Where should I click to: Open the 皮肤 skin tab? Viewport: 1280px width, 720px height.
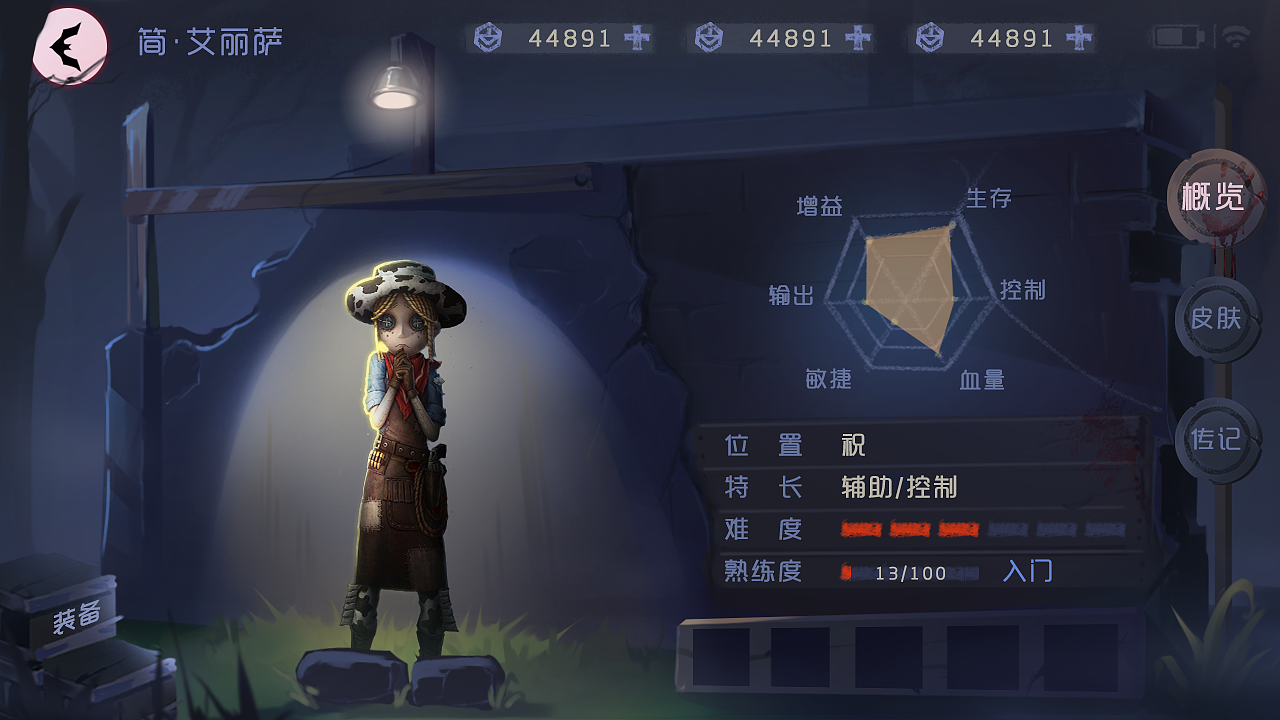coord(1217,320)
